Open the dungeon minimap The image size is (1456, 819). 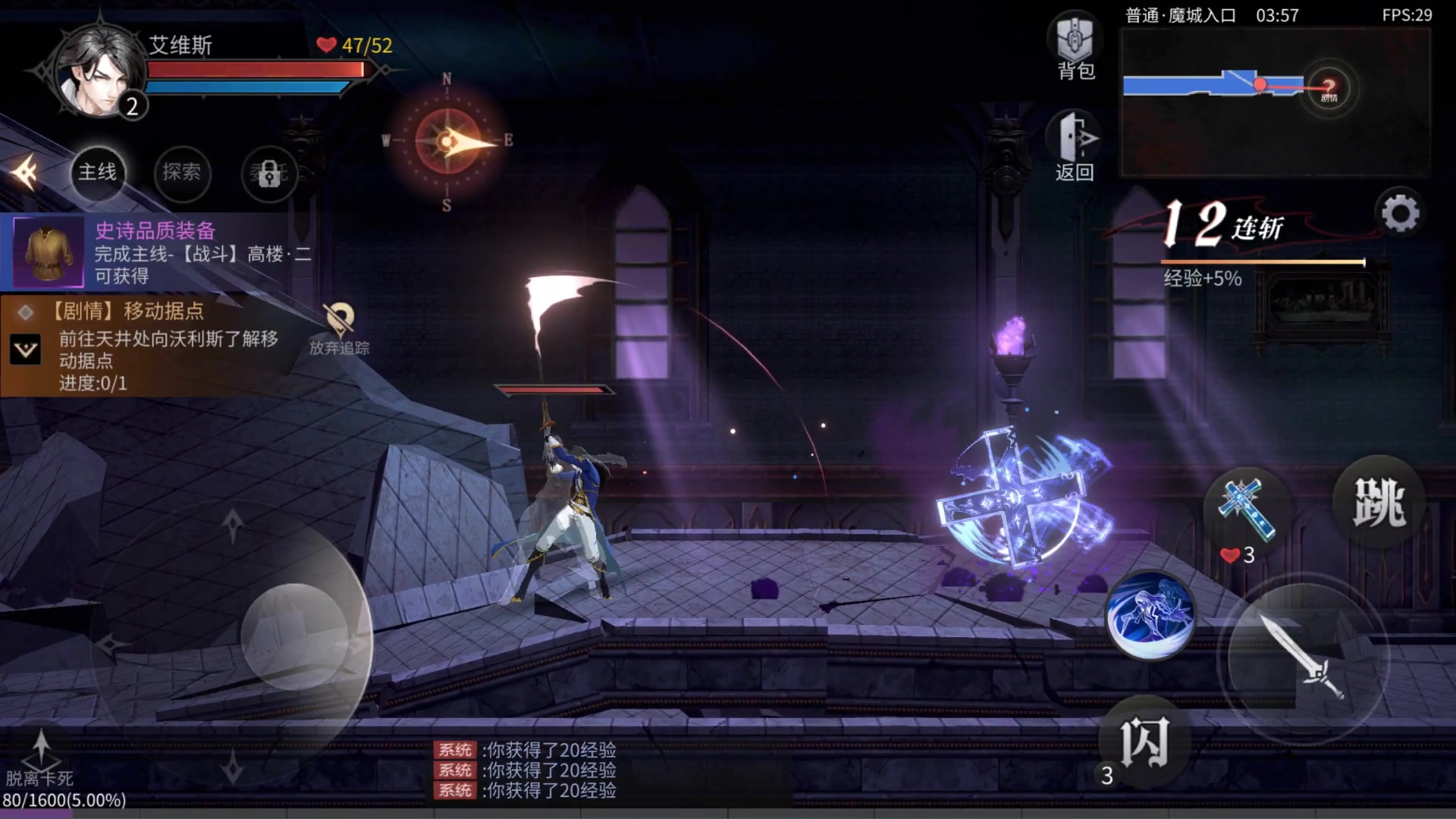click(1276, 102)
